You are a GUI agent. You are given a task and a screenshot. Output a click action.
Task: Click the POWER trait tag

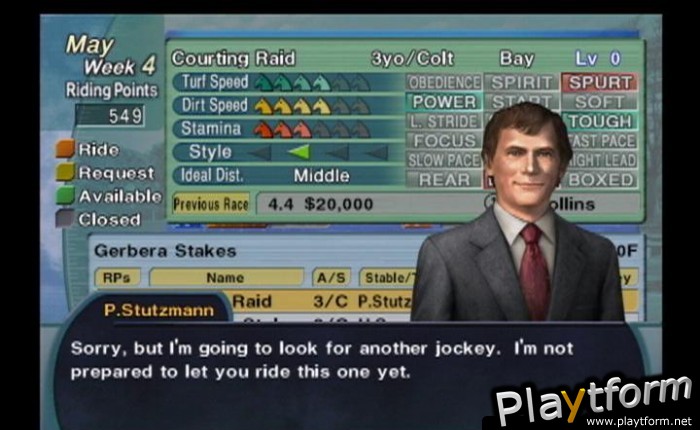click(445, 102)
